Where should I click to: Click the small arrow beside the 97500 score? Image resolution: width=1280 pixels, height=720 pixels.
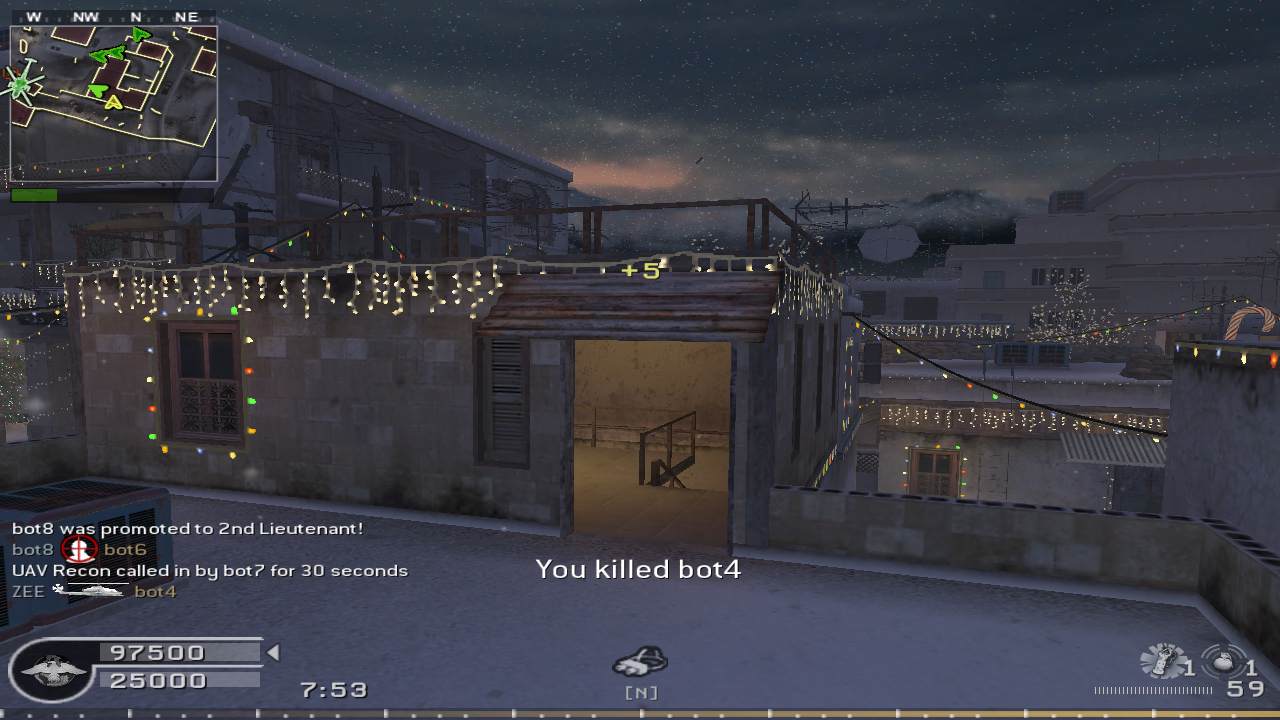coord(272,653)
